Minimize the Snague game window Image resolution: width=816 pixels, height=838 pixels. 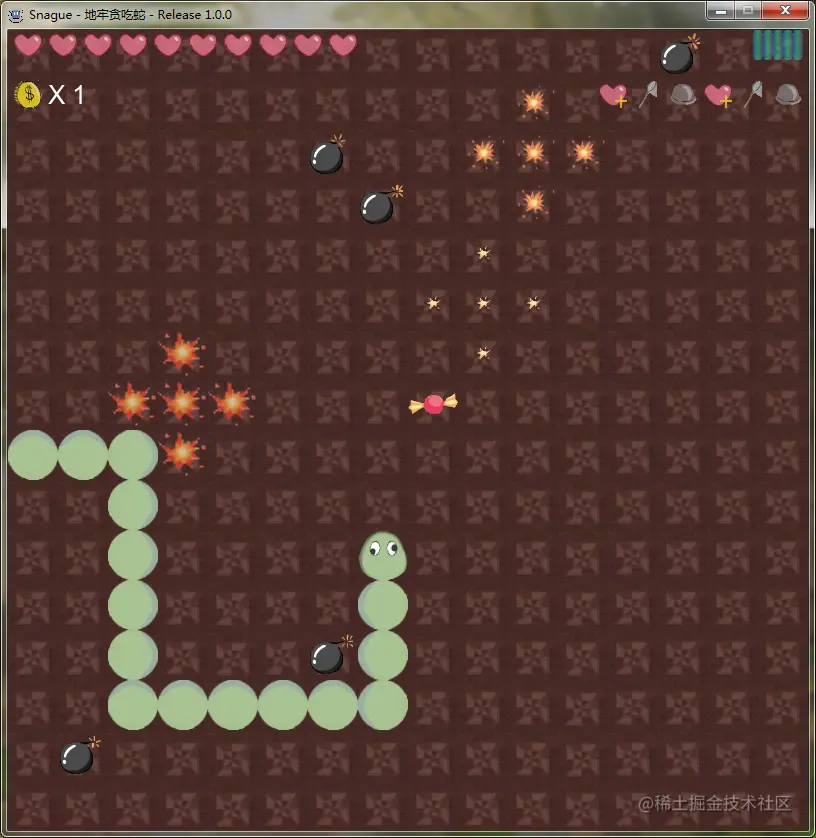[720, 10]
